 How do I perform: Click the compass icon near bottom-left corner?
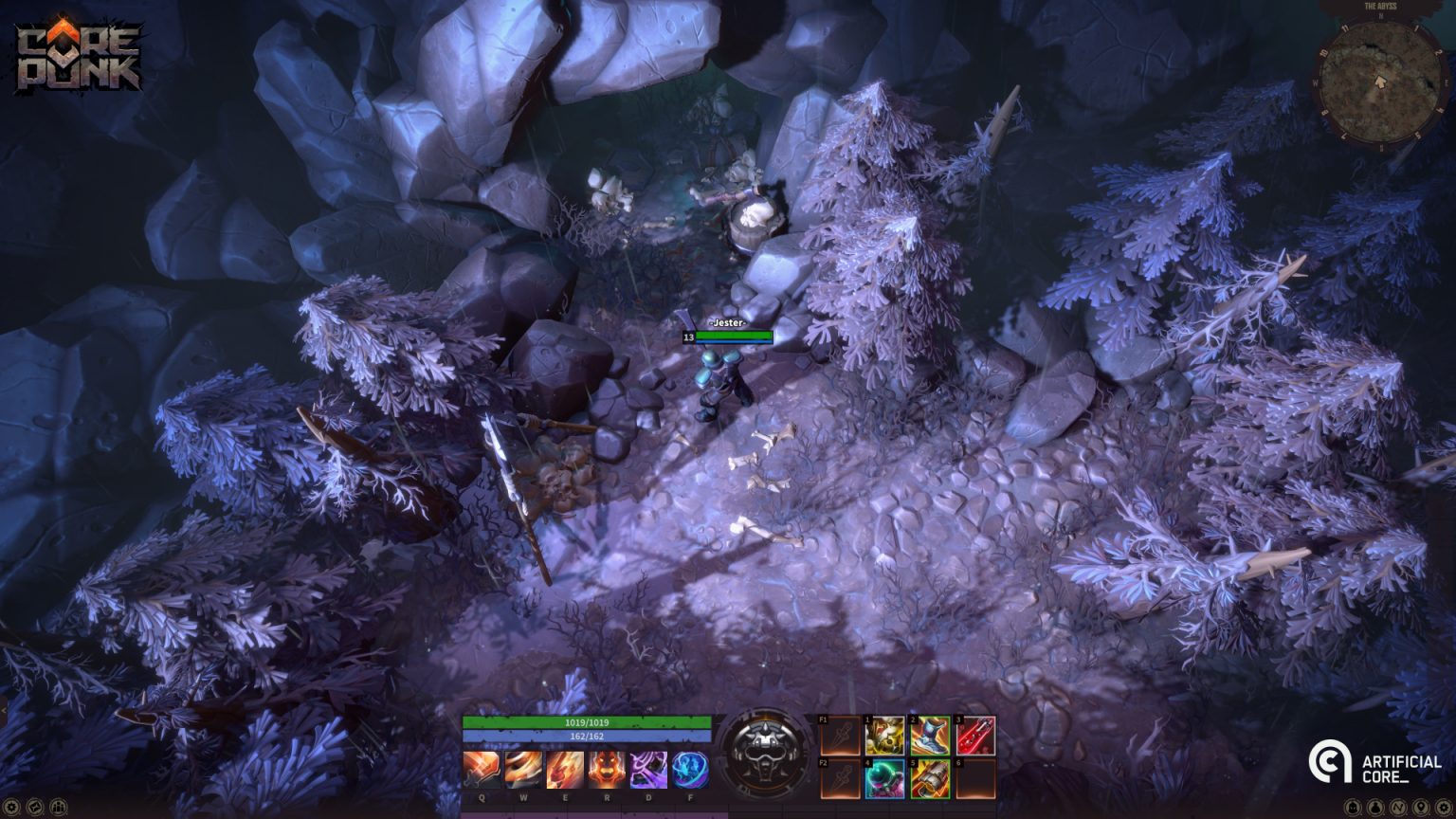click(x=35, y=807)
